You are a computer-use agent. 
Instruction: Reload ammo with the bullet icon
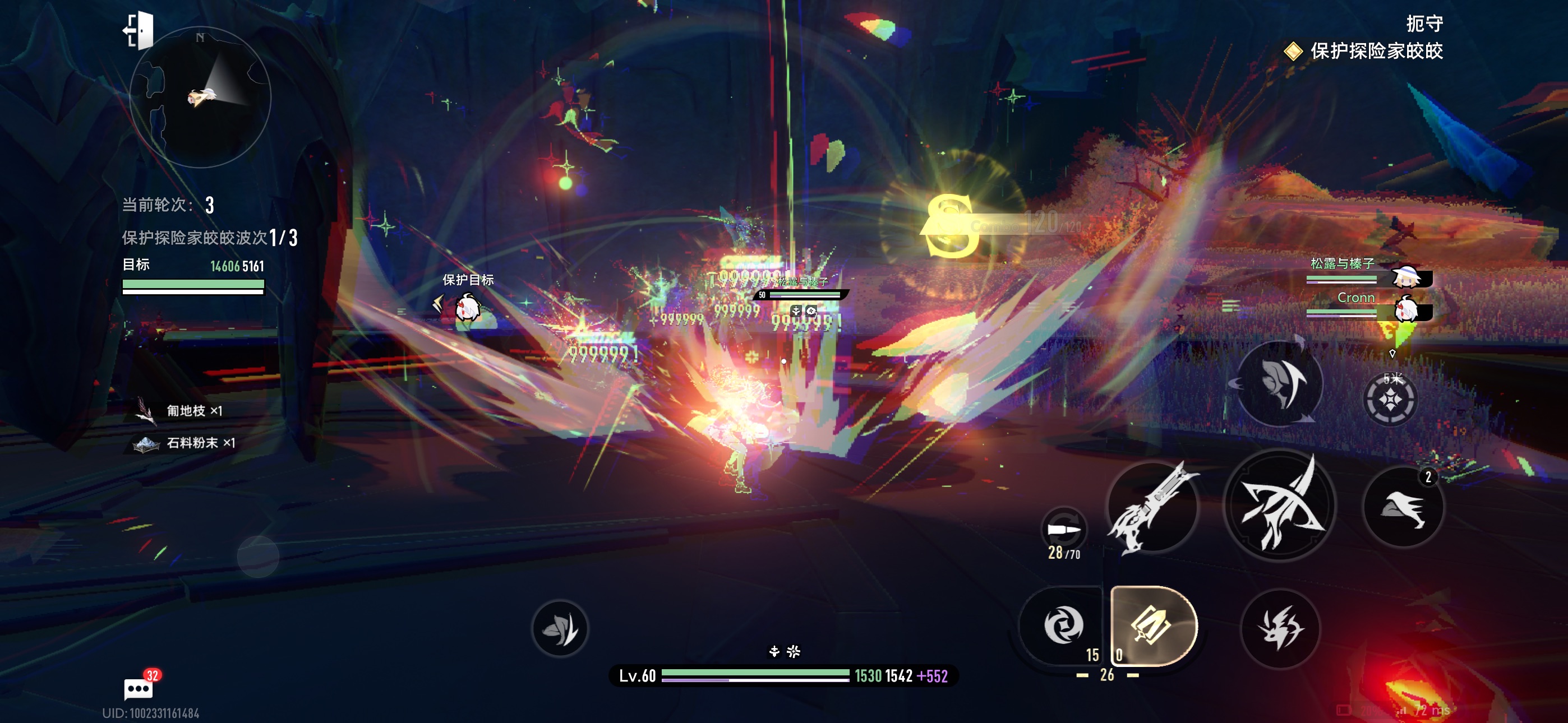[1063, 530]
